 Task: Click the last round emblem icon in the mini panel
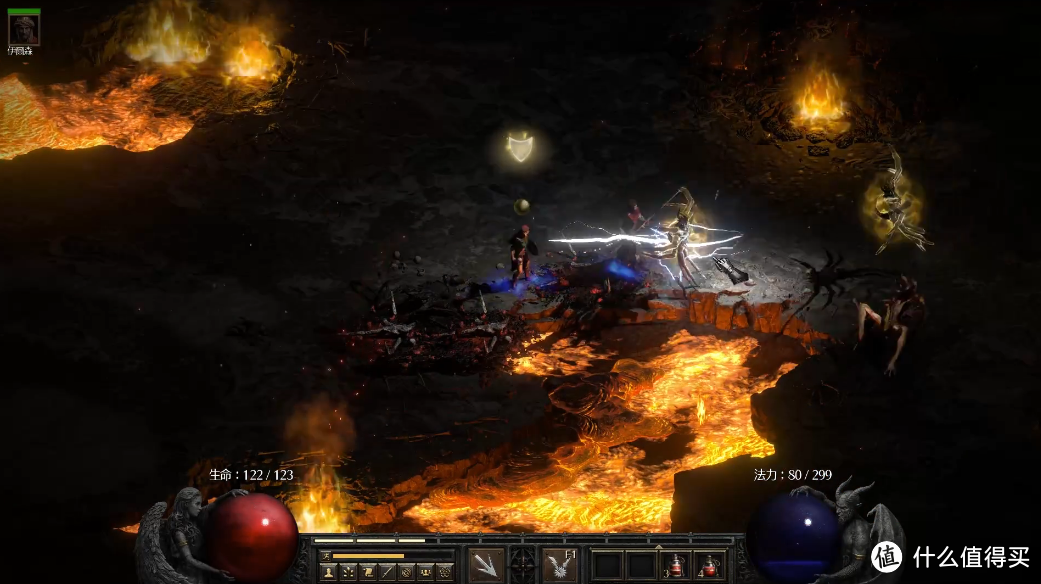[x=444, y=572]
